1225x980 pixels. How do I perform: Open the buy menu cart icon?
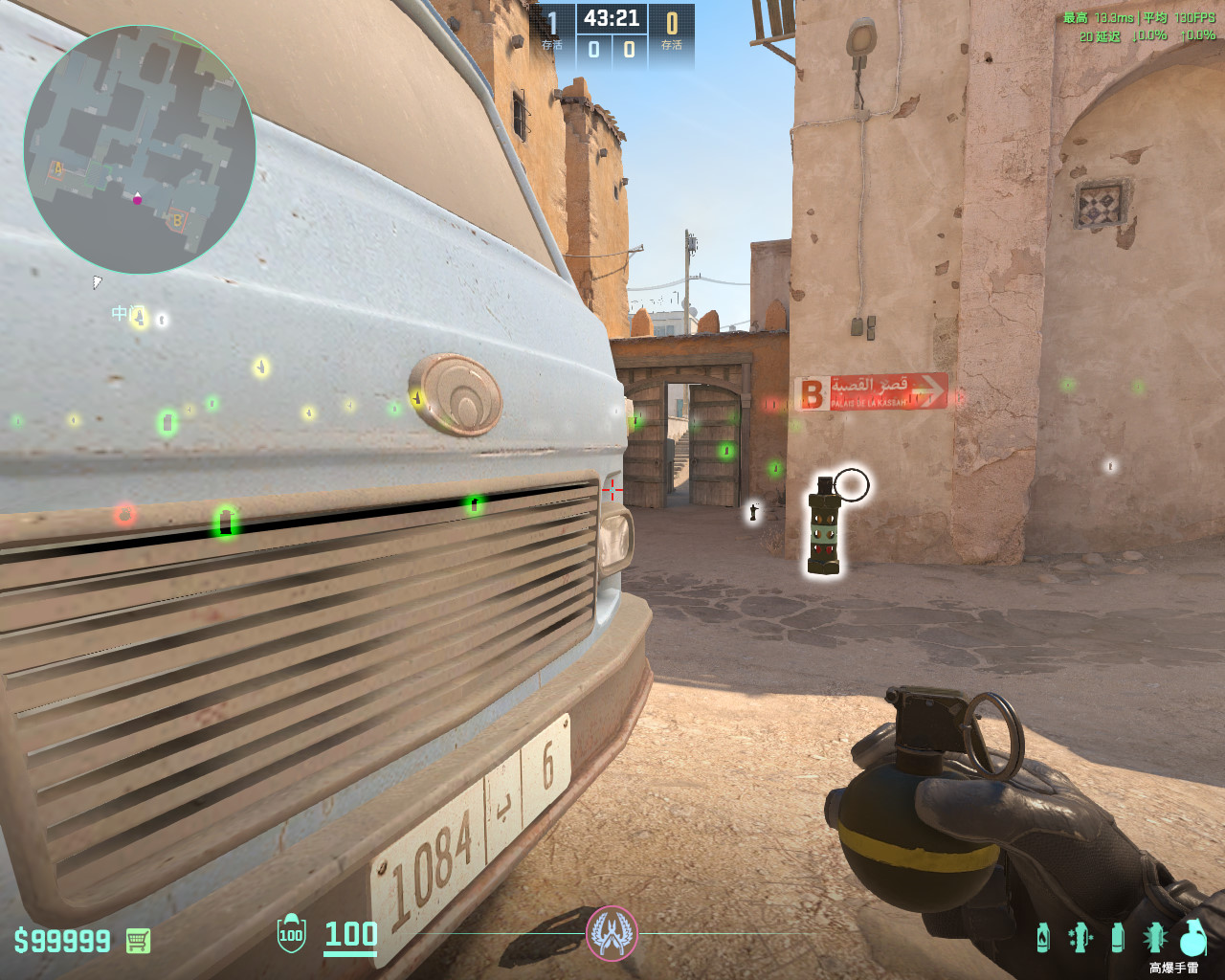coord(138,941)
